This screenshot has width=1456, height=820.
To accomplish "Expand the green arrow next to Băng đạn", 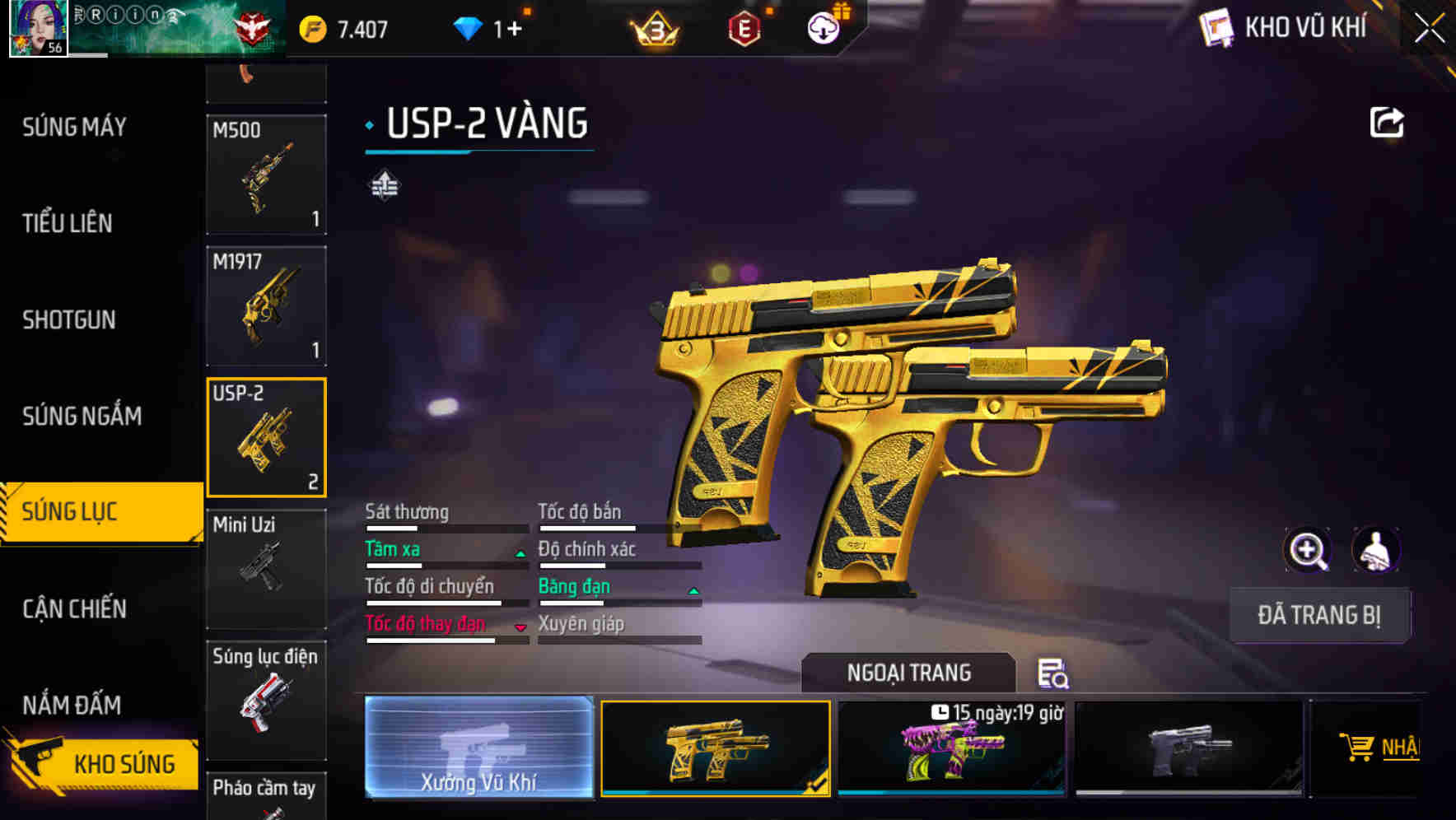I will click(x=693, y=591).
